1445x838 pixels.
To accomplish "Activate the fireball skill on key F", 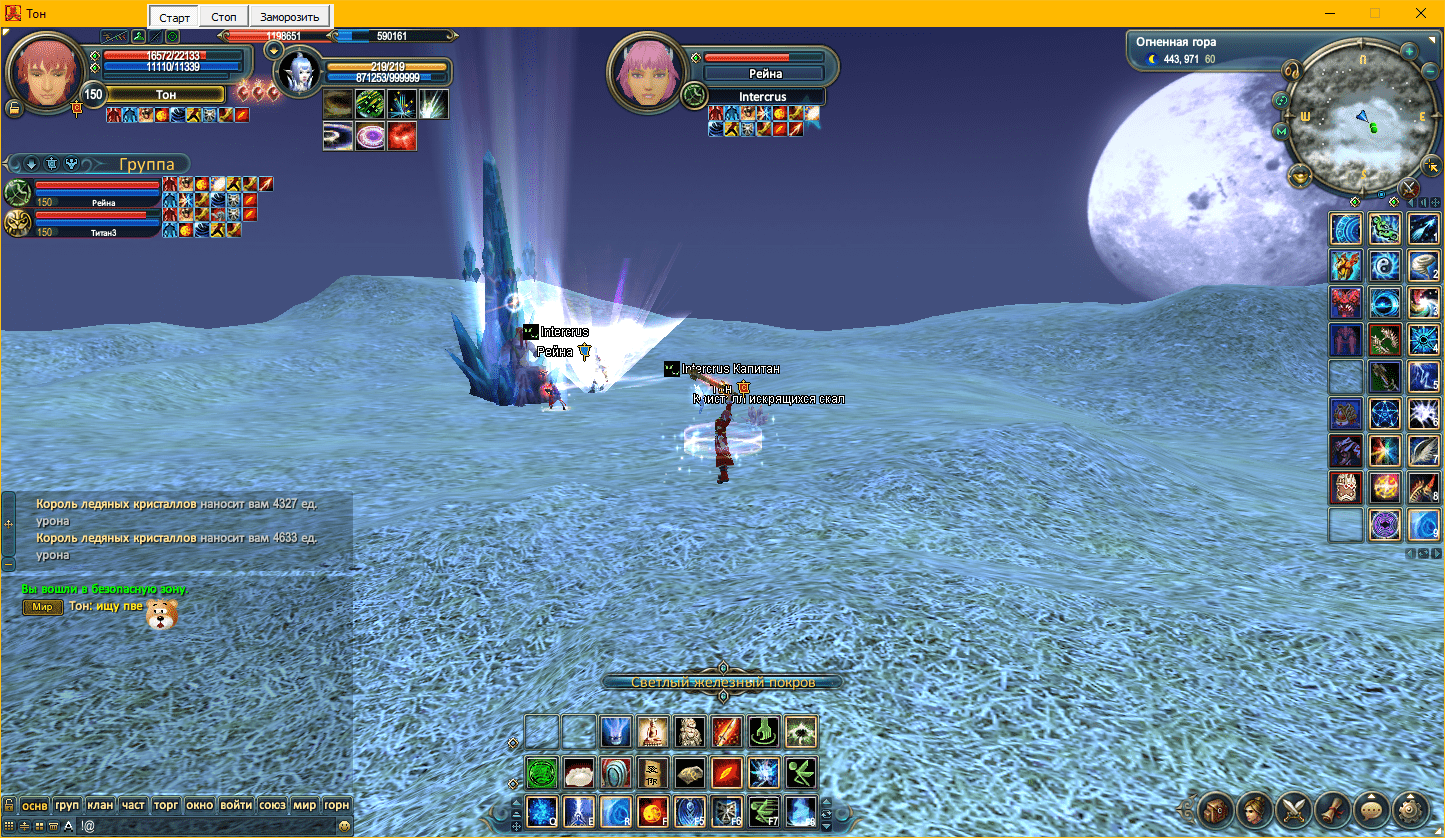I will pos(654,810).
